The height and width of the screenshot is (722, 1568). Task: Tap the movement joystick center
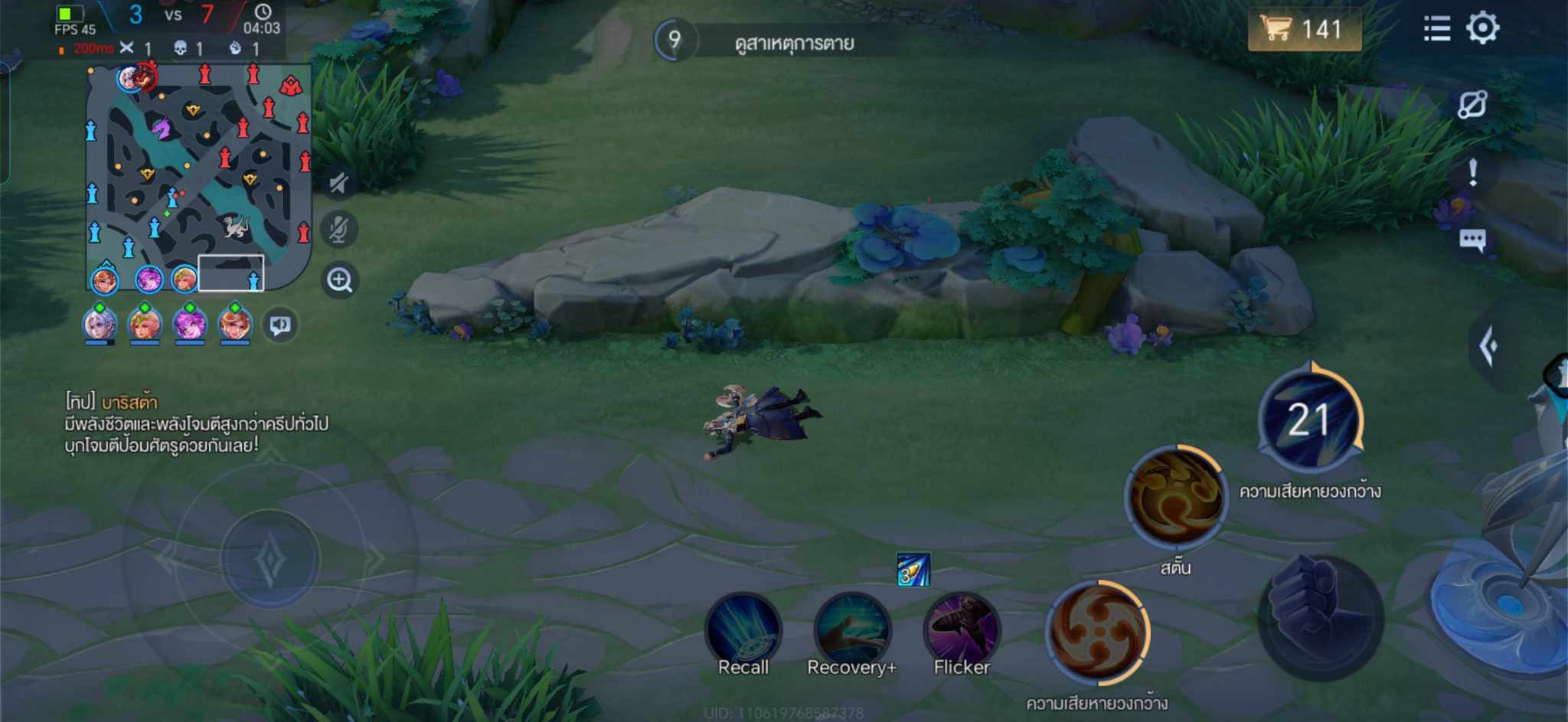tap(269, 559)
